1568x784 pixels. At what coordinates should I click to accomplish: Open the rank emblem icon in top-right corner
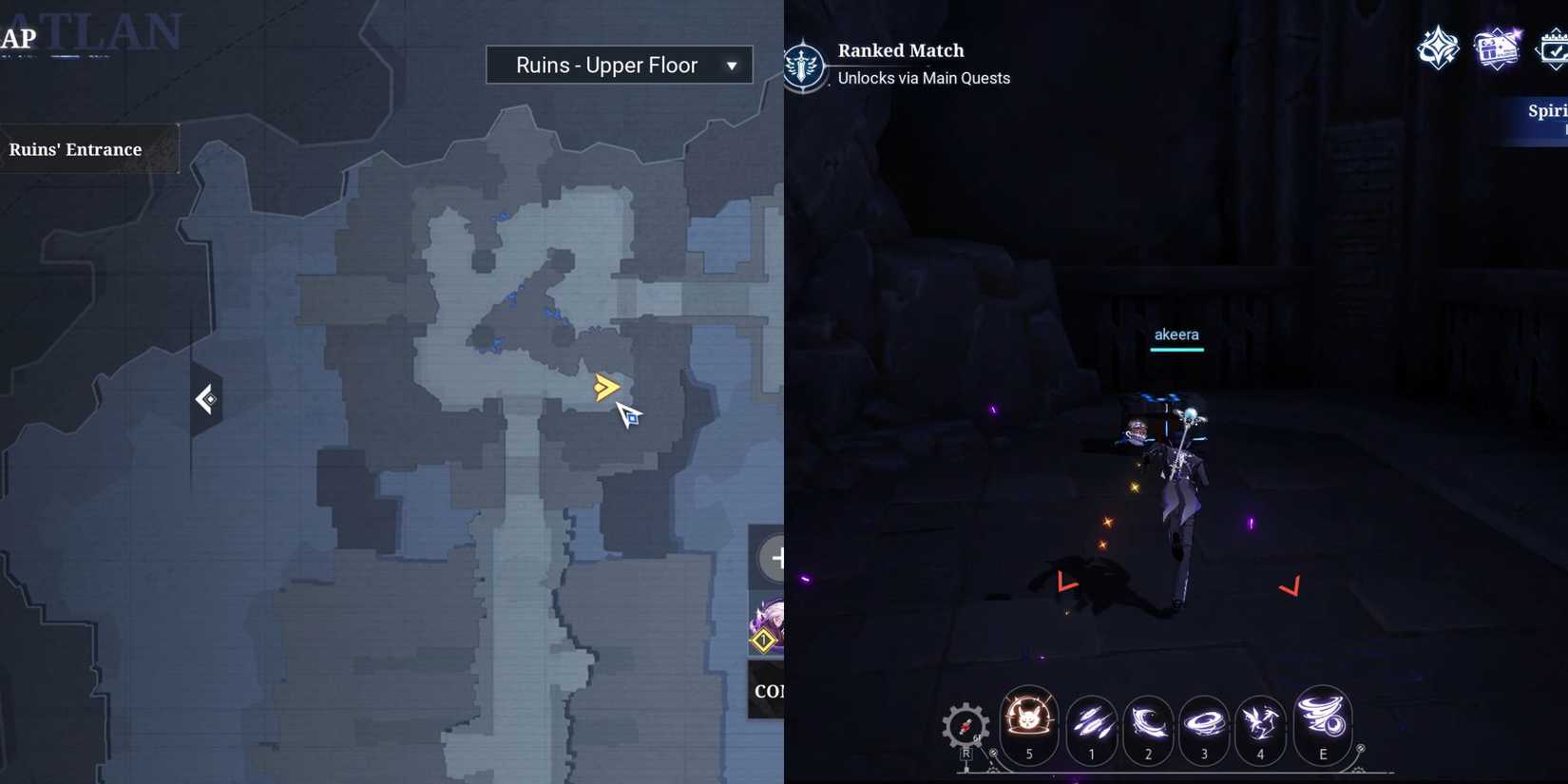(1438, 48)
